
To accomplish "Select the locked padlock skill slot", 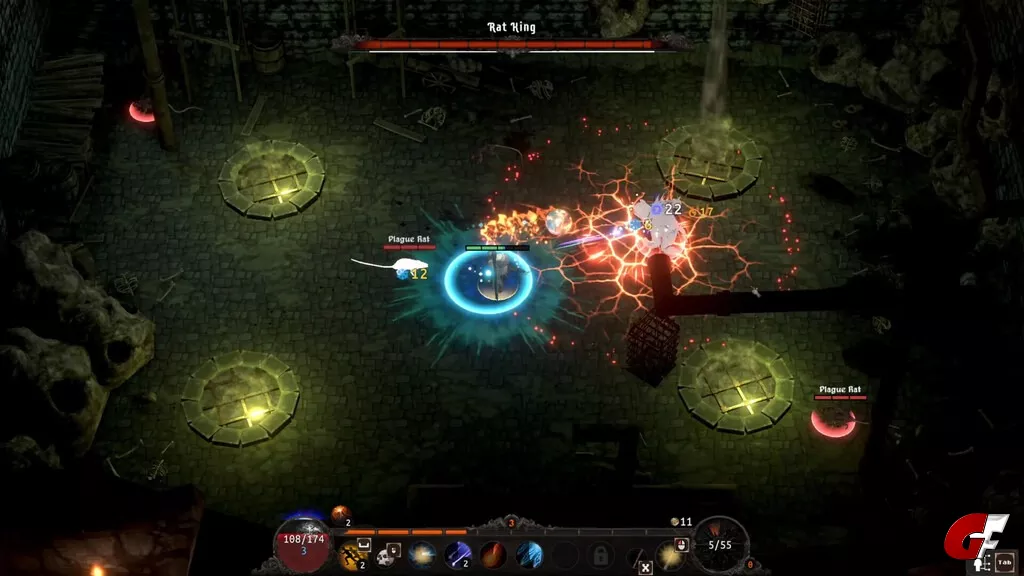I will click(x=601, y=554).
